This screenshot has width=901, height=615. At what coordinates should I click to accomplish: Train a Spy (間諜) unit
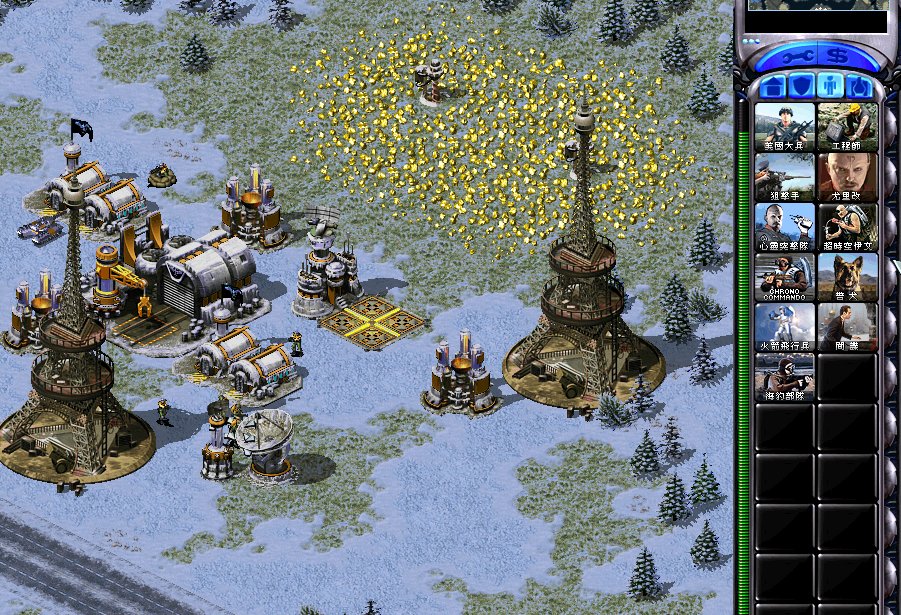tap(847, 327)
